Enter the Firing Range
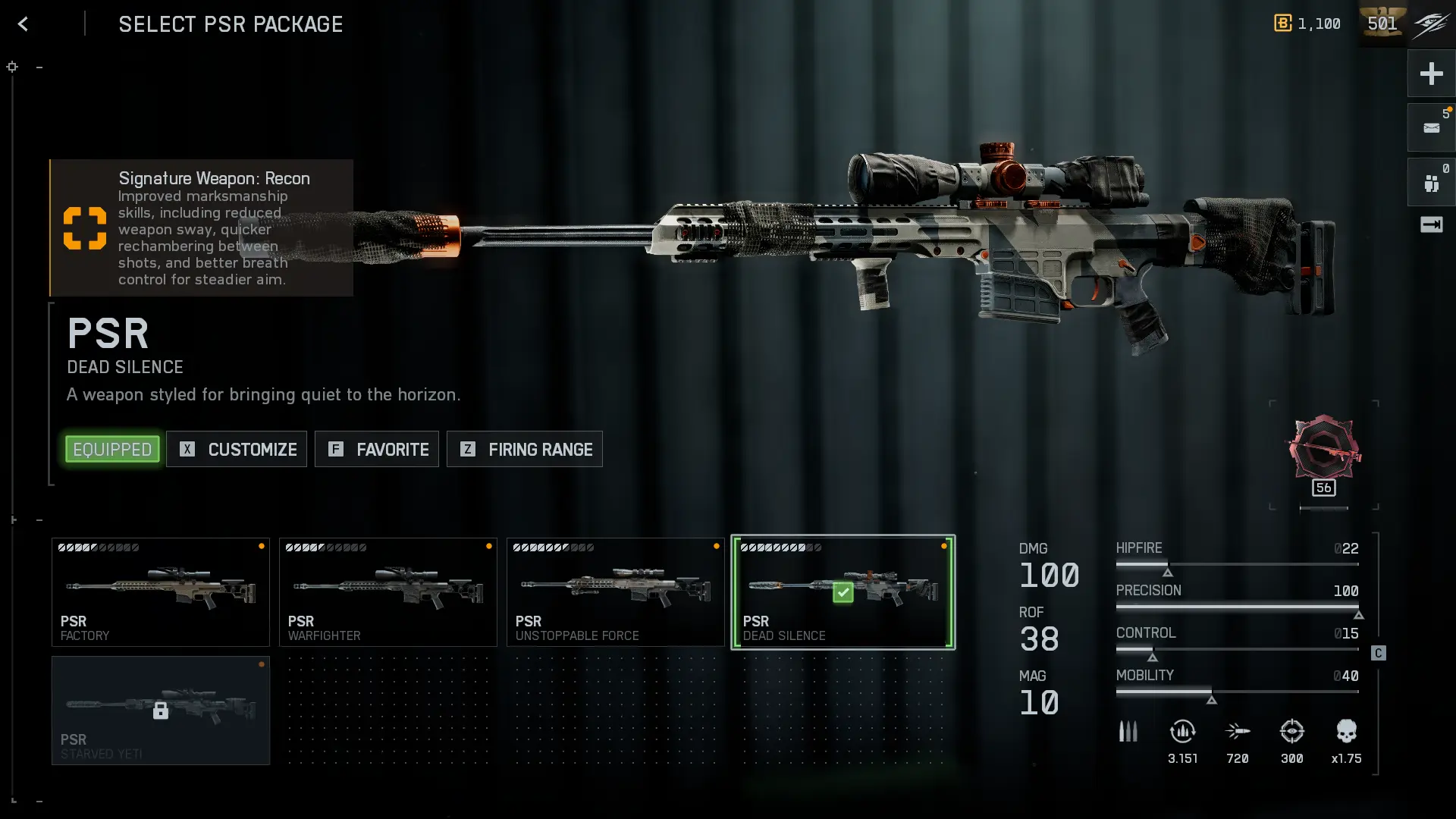Image resolution: width=1456 pixels, height=819 pixels. tap(525, 449)
